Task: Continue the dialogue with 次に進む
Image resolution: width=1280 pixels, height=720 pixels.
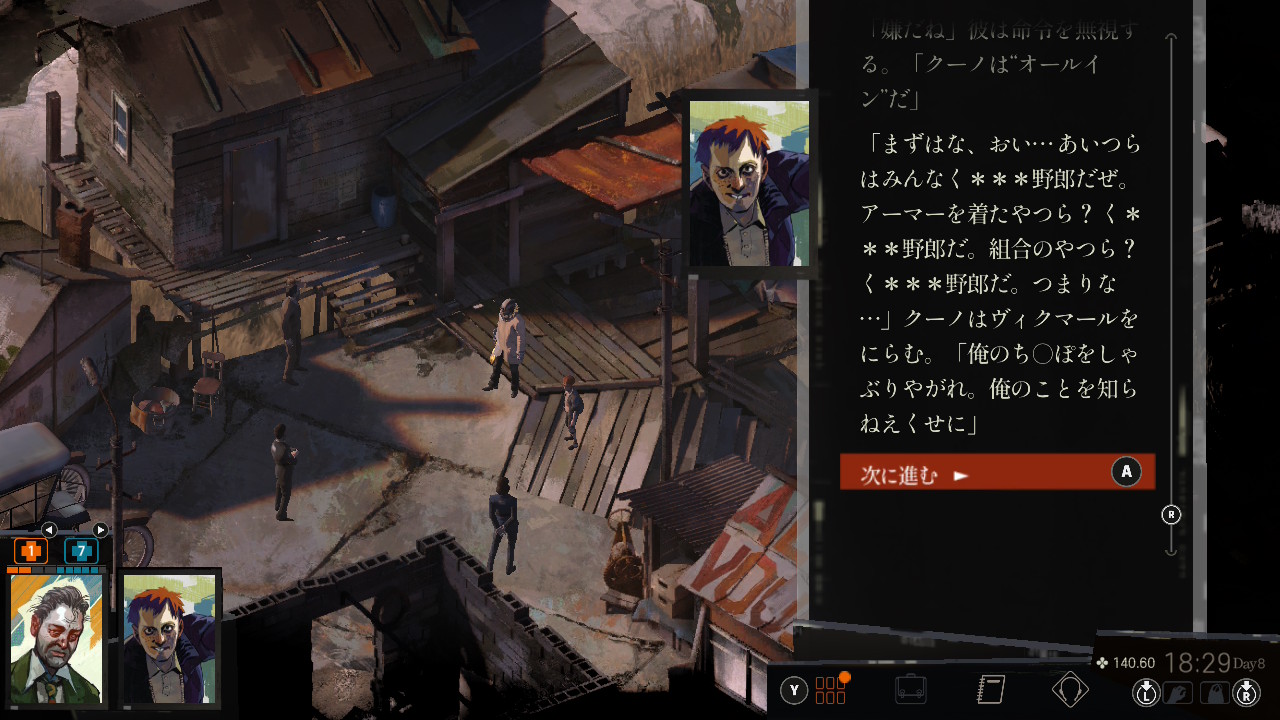Action: tap(996, 472)
